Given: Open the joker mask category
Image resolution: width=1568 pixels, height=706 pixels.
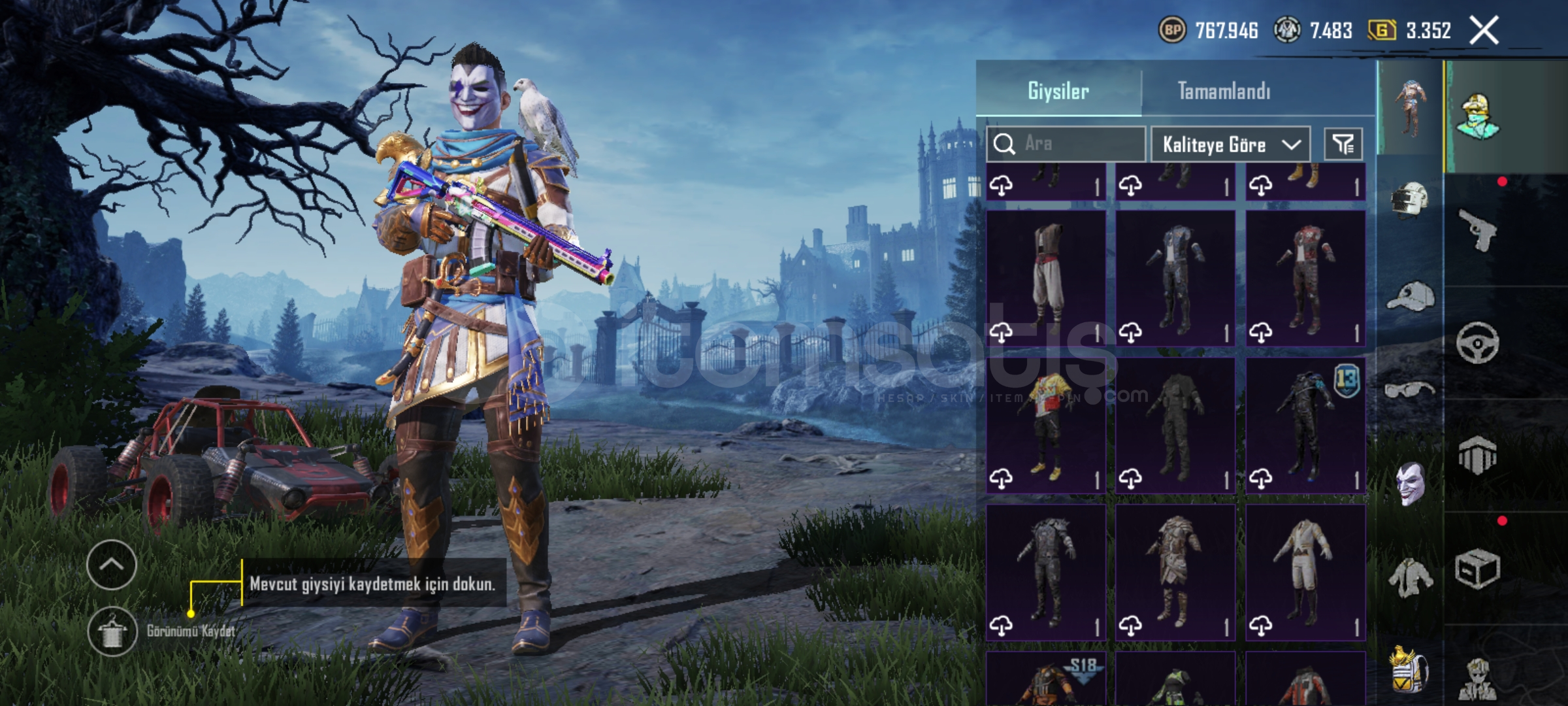Looking at the screenshot, I should (x=1410, y=484).
